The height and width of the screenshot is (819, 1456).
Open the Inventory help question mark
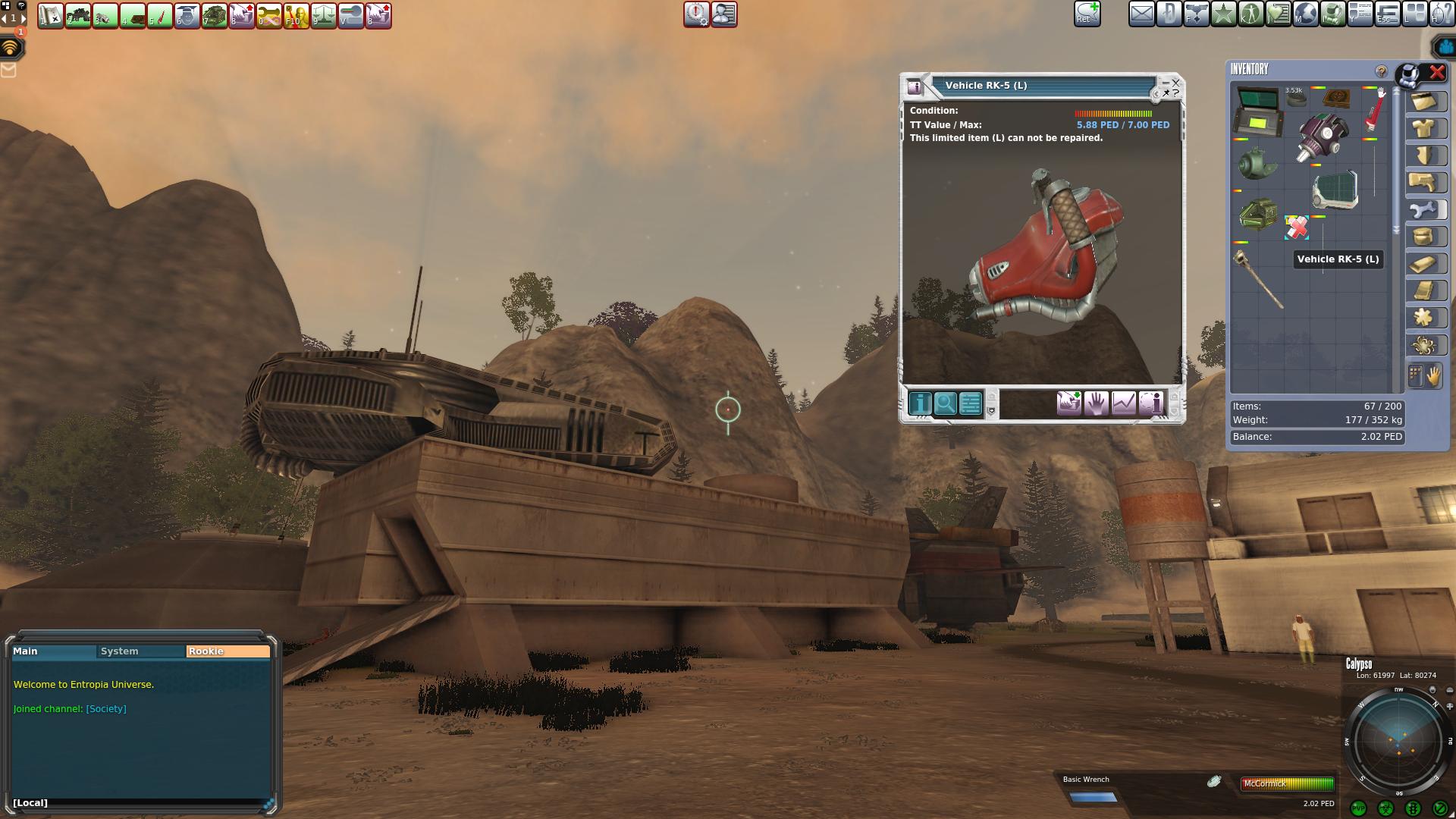pyautogui.click(x=1381, y=71)
